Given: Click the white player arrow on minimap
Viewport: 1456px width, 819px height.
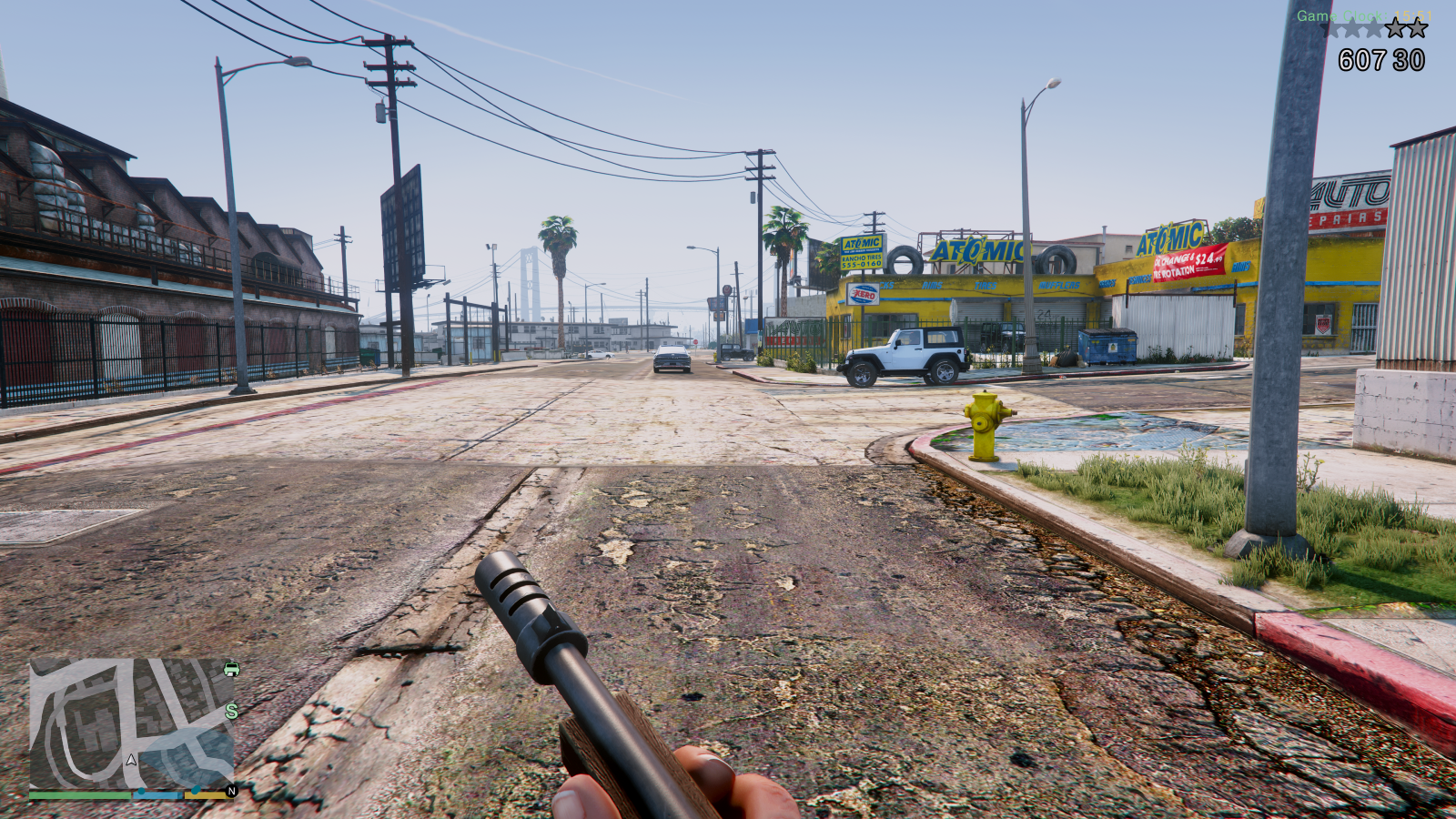Looking at the screenshot, I should 132,759.
